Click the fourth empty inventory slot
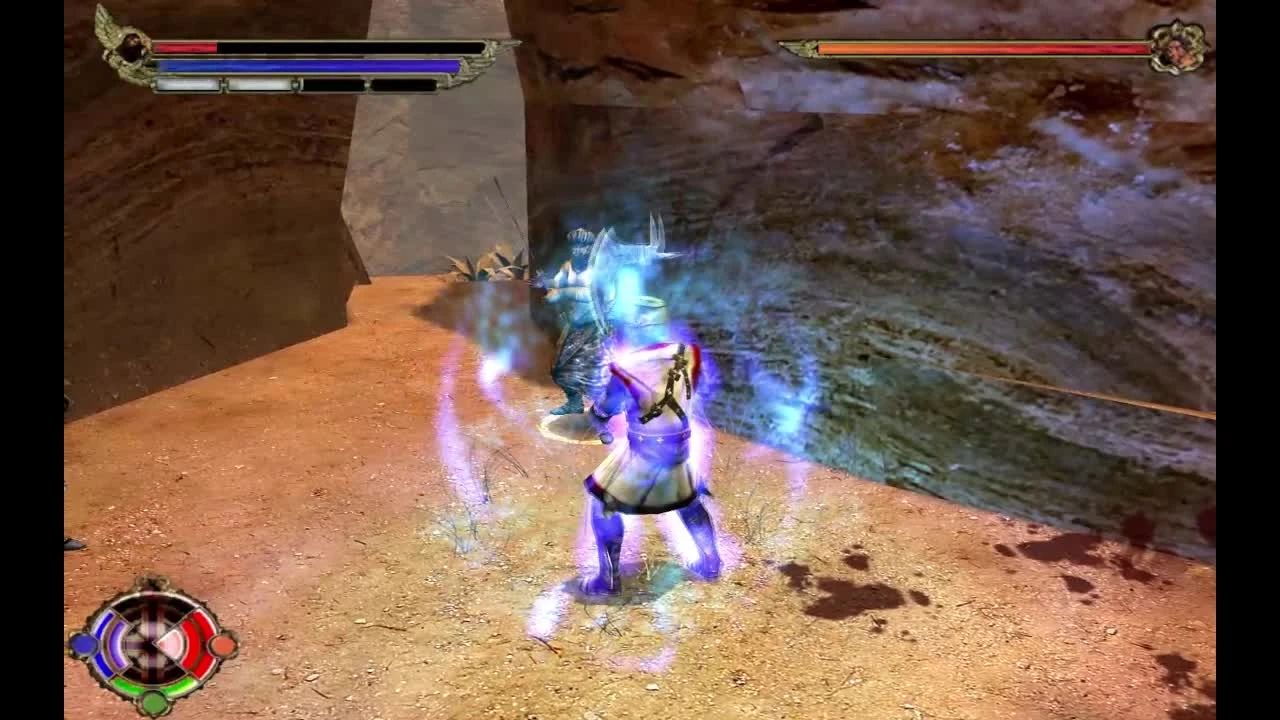This screenshot has width=1280, height=720. (x=403, y=85)
